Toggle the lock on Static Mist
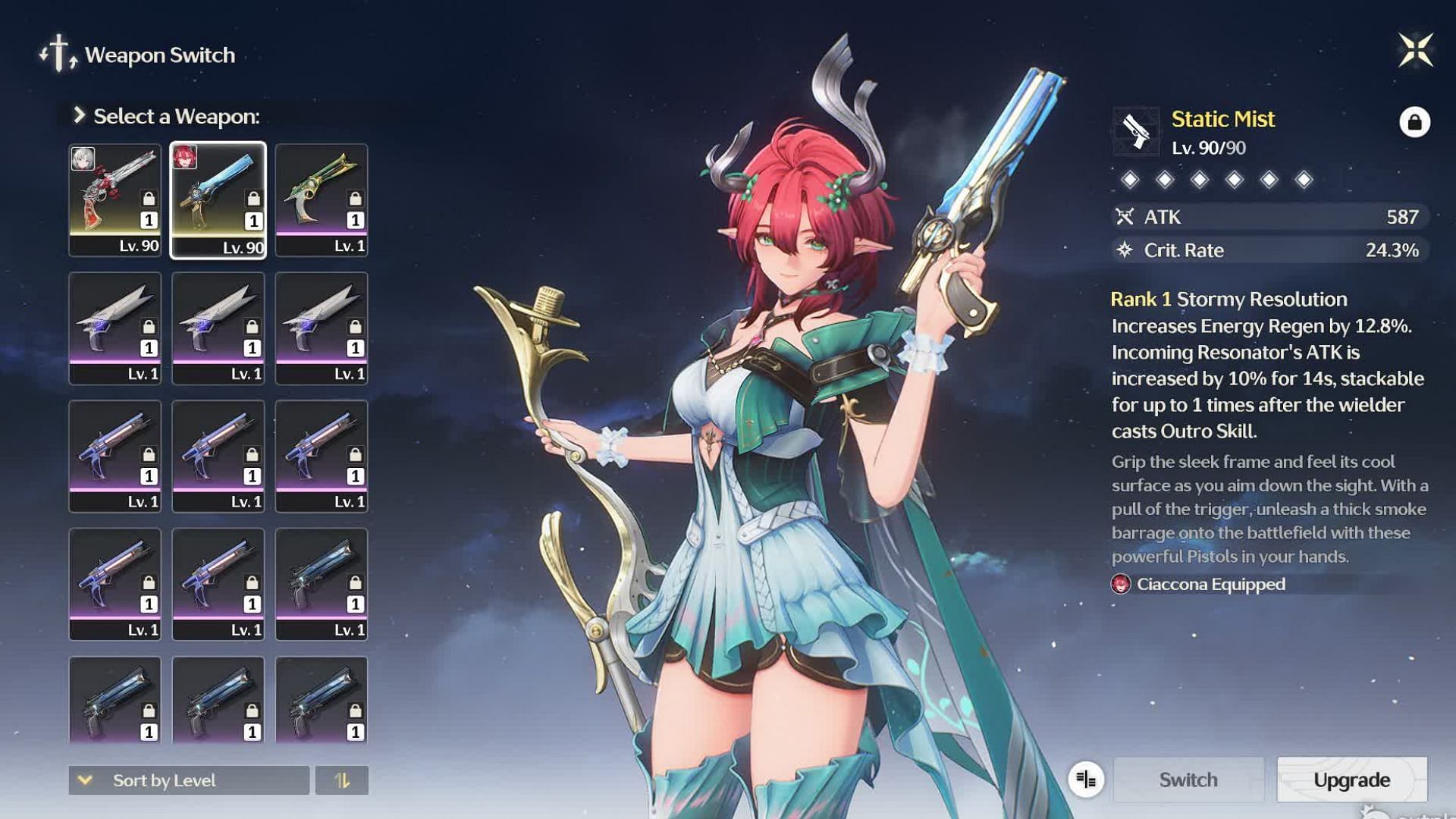 point(1414,122)
